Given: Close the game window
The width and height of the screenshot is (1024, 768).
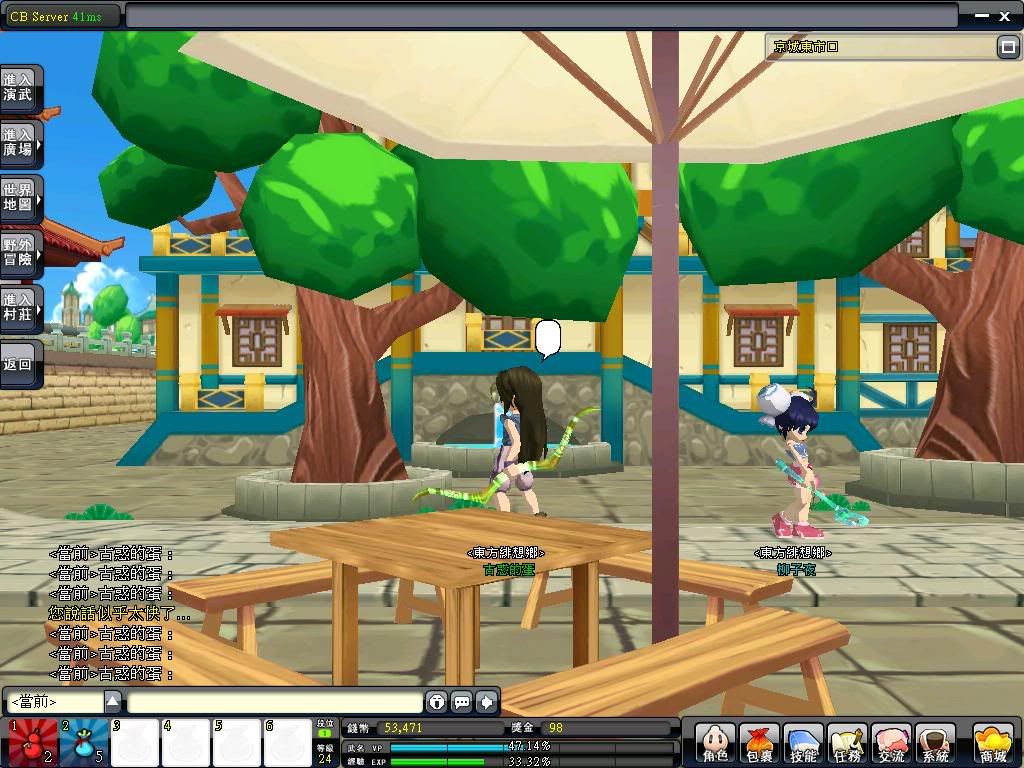Looking at the screenshot, I should tap(1005, 15).
